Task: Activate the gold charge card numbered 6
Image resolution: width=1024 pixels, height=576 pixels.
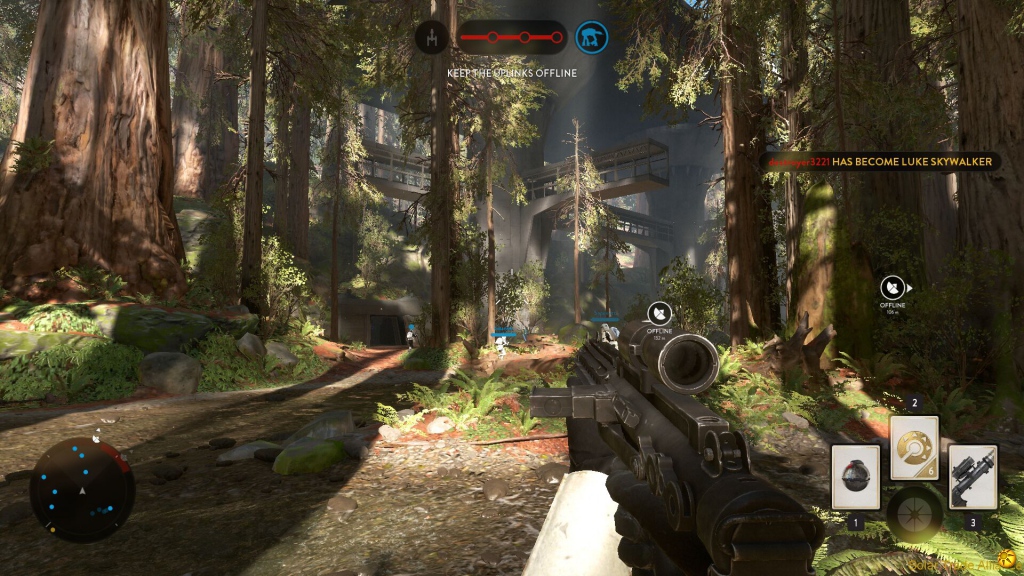Action: (x=914, y=448)
